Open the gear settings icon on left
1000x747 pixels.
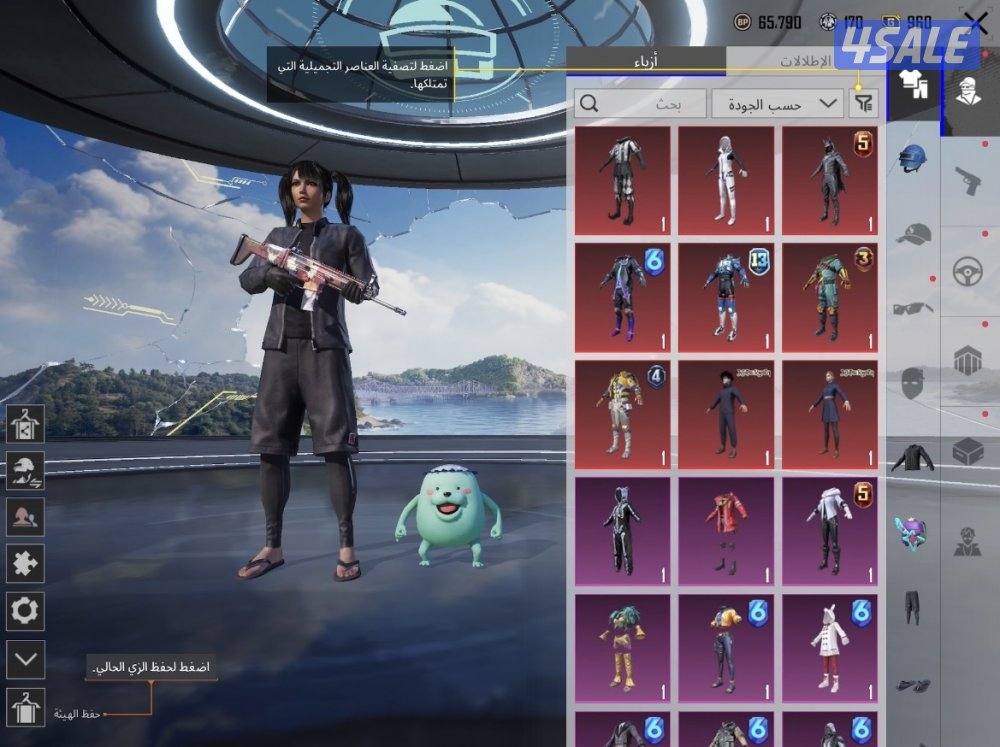(x=25, y=610)
